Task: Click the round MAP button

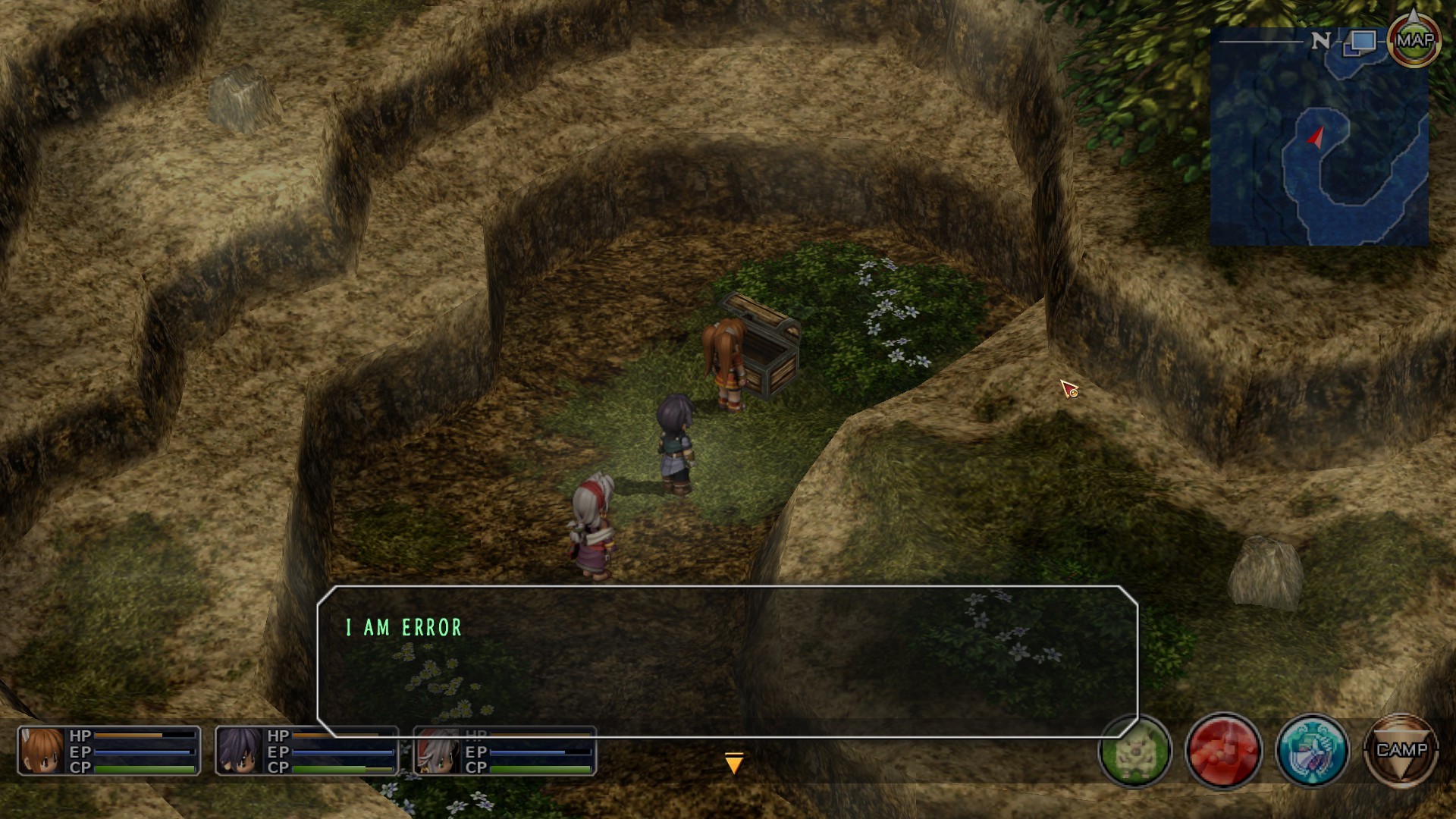Action: click(1414, 41)
